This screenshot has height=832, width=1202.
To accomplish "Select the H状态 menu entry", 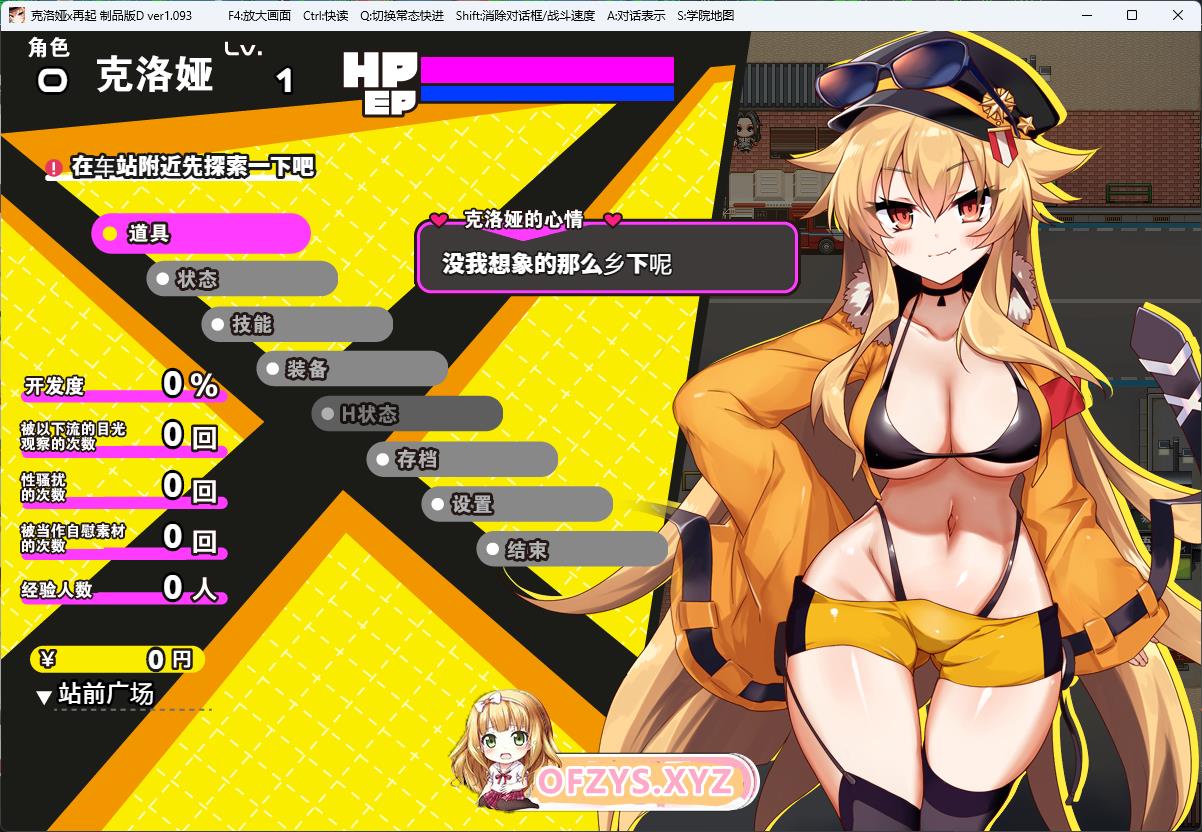I will [407, 414].
